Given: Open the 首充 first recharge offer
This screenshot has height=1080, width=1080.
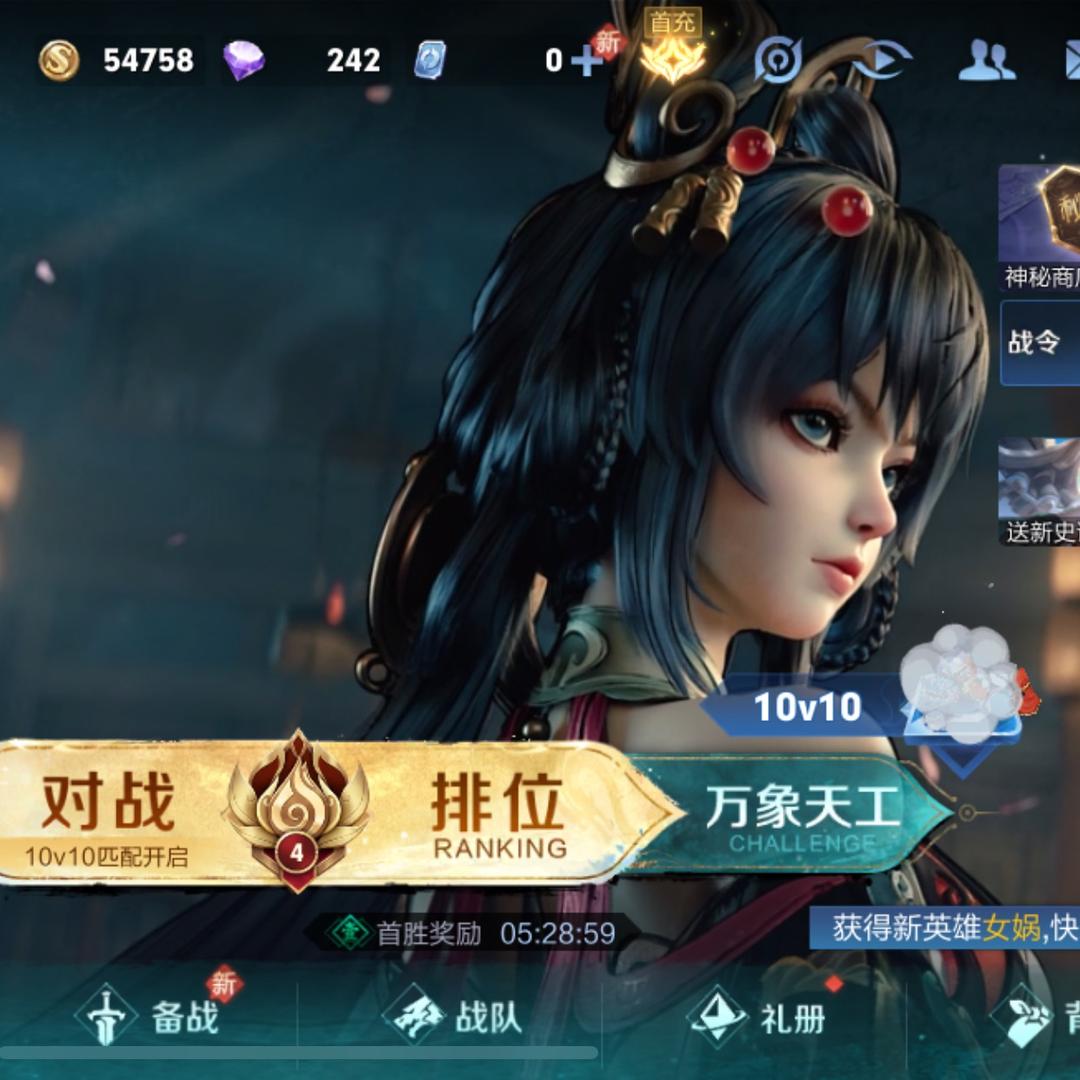Looking at the screenshot, I should tap(672, 48).
